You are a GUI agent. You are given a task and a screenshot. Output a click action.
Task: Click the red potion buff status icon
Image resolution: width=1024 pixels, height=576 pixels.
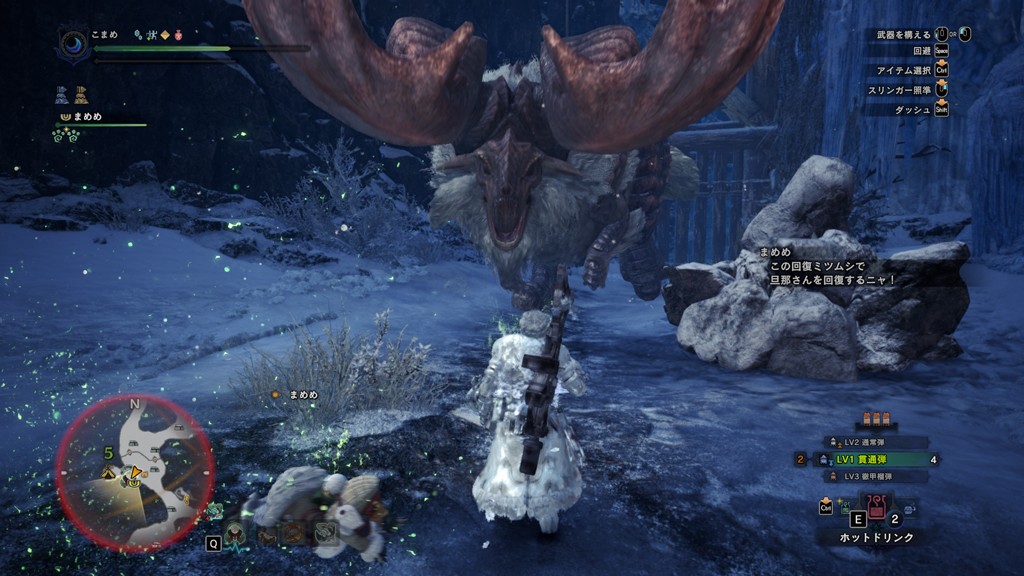[x=177, y=35]
